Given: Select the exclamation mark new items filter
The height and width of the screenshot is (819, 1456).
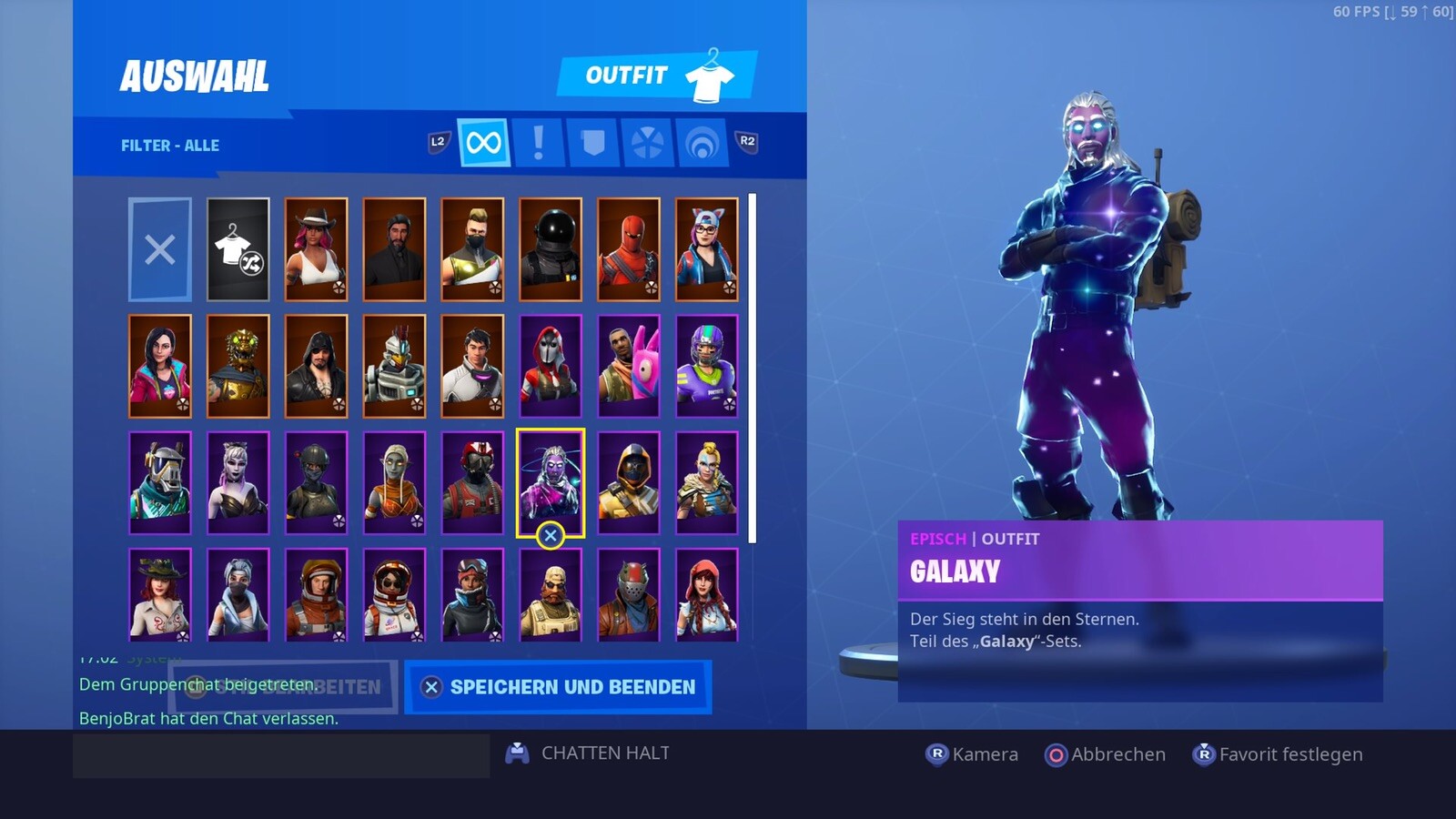Looking at the screenshot, I should coord(539,143).
